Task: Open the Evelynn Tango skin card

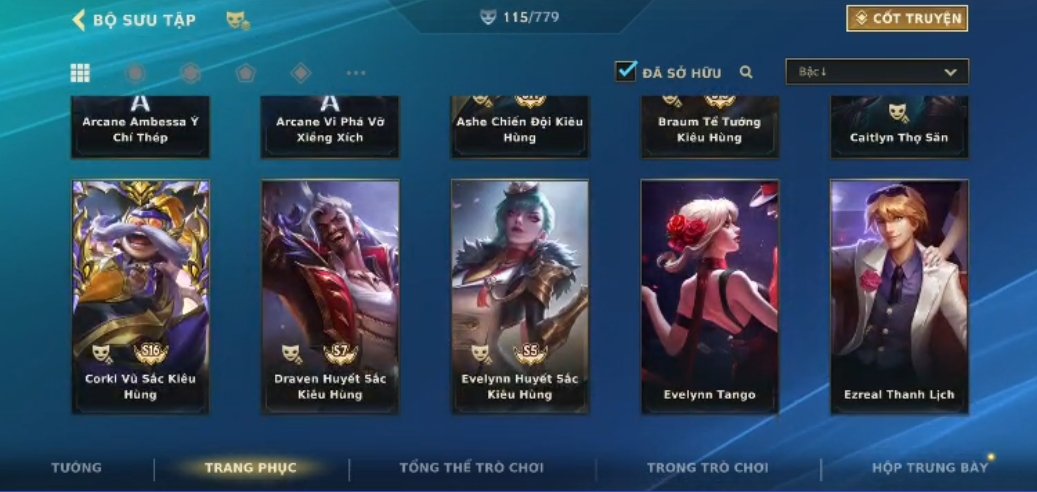Action: (709, 296)
